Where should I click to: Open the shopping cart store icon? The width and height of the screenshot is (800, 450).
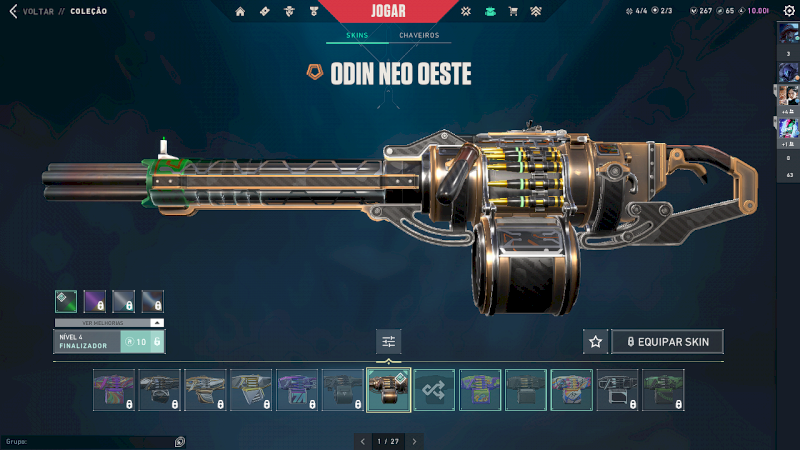(513, 12)
